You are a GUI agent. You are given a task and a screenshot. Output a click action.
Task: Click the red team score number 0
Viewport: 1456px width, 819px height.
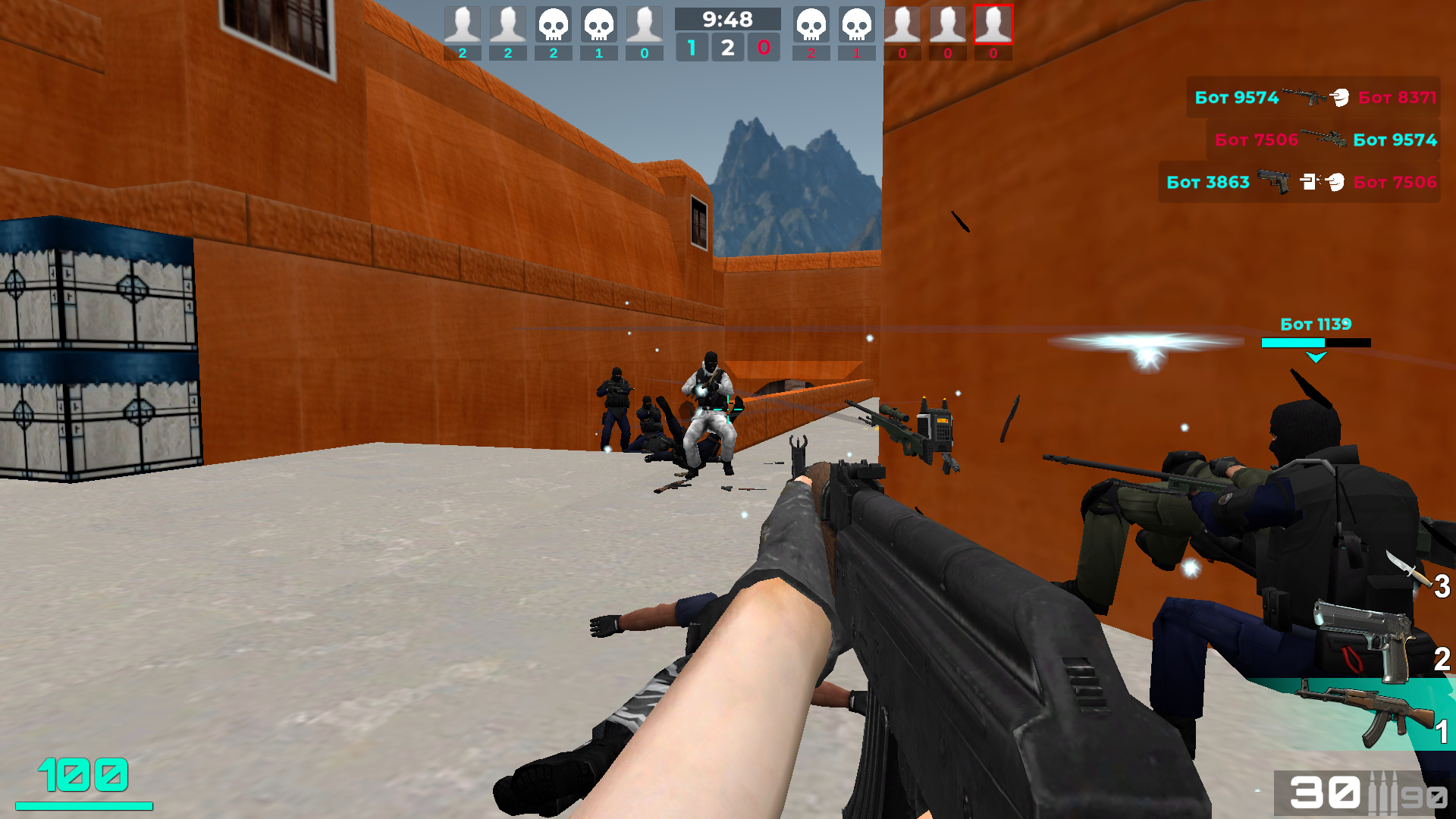tap(764, 47)
